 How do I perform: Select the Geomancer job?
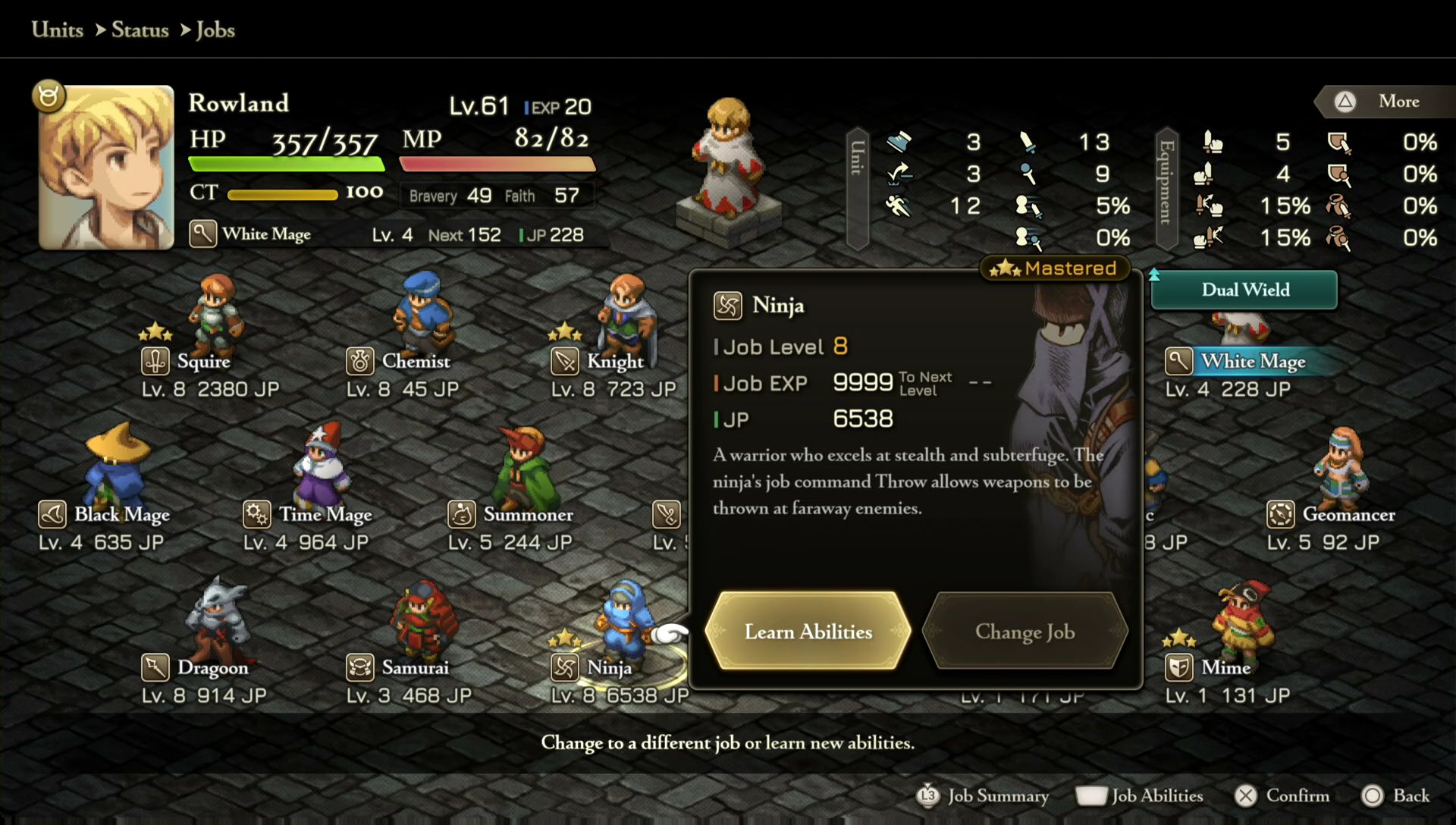click(x=1348, y=515)
